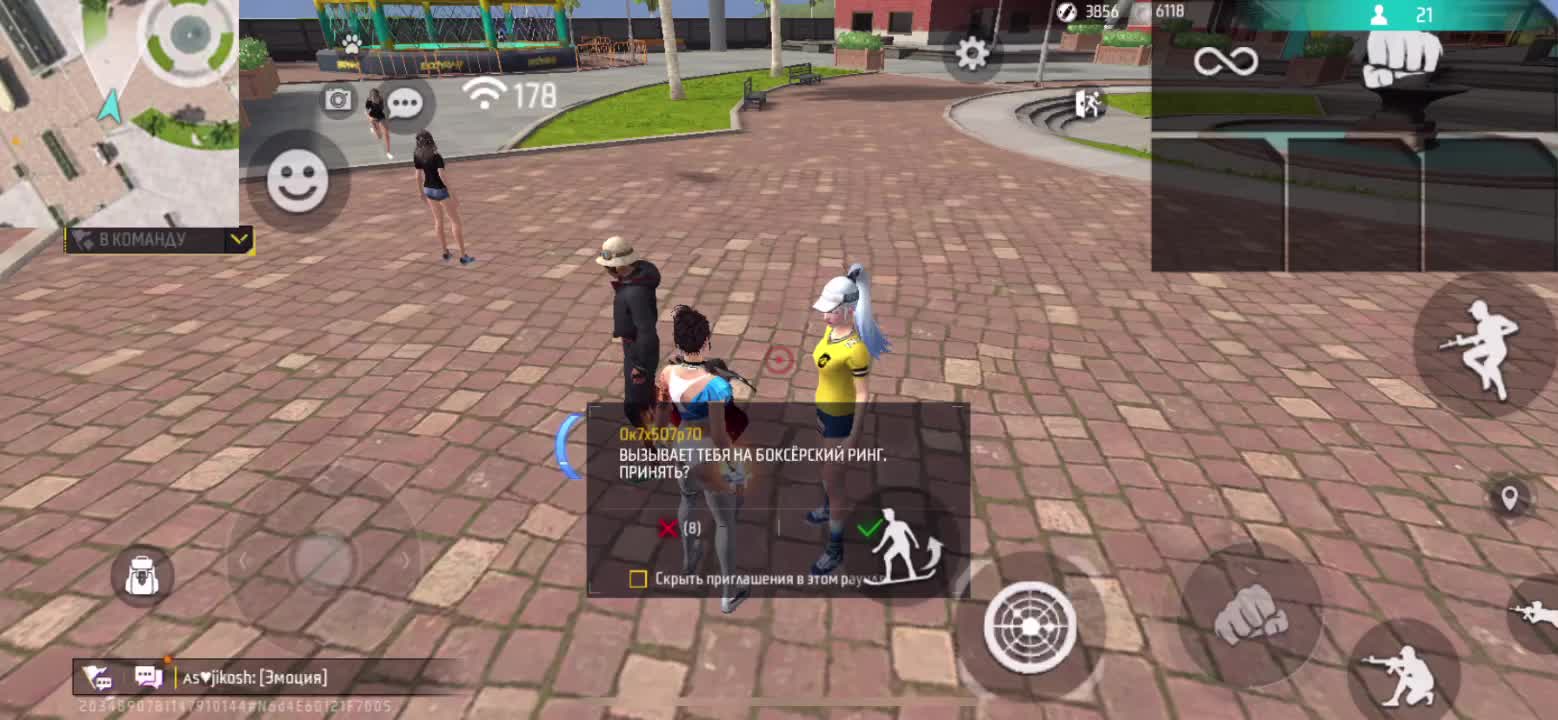1558x720 pixels.
Task: Tap the round scope aim button
Action: [1030, 626]
